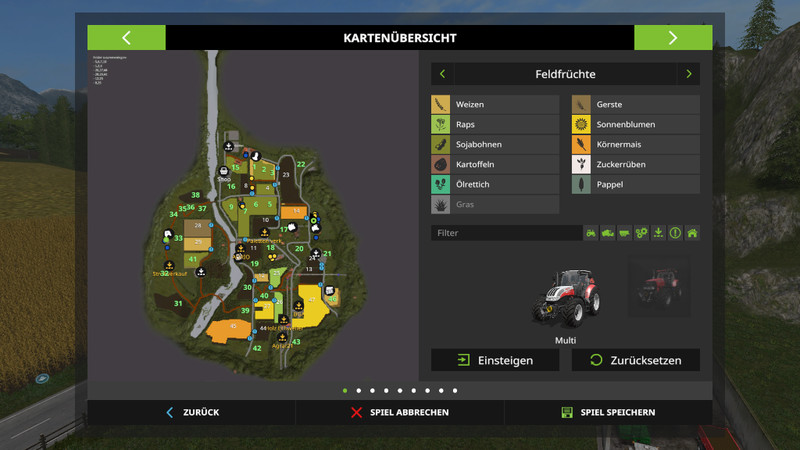Choose the Raps crop entry
The image size is (800, 450).
[495, 125]
